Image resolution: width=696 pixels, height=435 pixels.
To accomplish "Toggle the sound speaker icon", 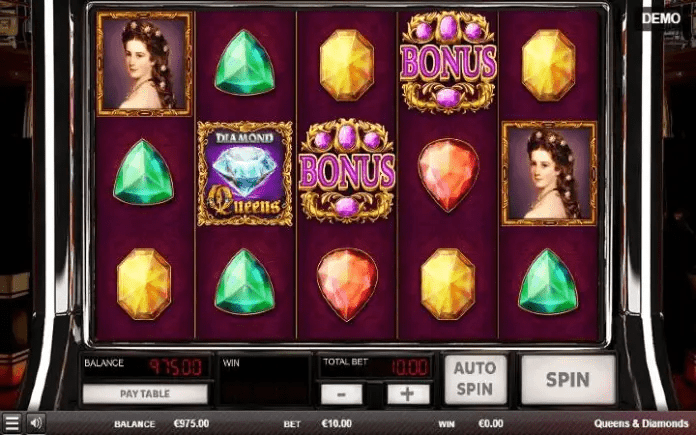I will pyautogui.click(x=35, y=423).
